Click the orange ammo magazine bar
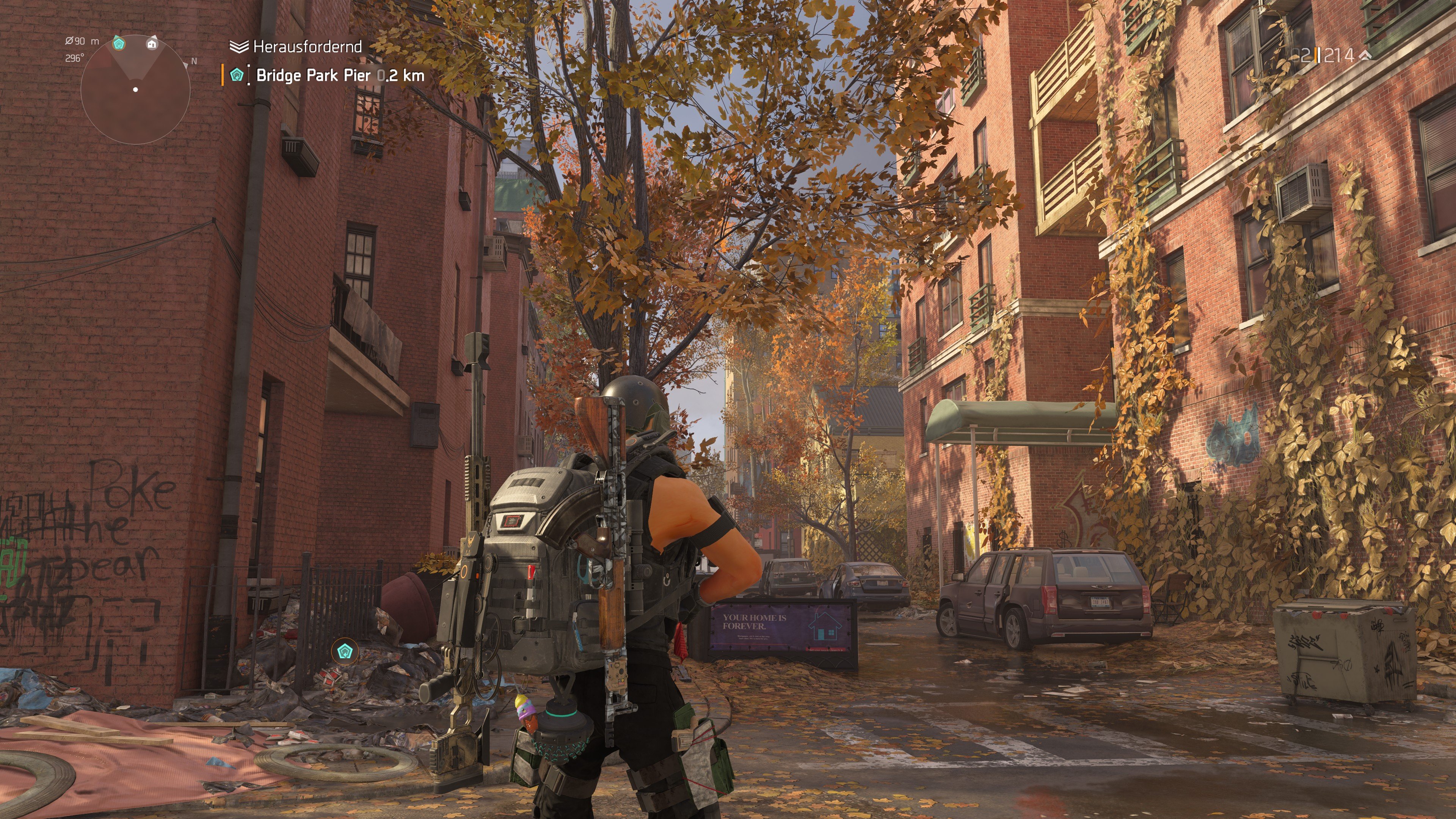Image resolution: width=1456 pixels, height=819 pixels. pyautogui.click(x=1316, y=55)
